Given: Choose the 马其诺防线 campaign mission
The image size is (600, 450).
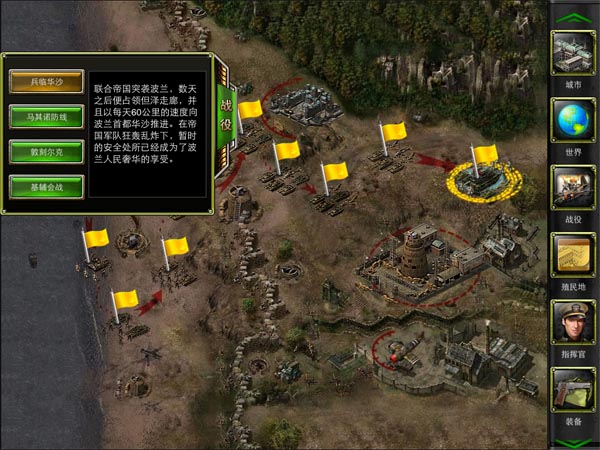Looking at the screenshot, I should pyautogui.click(x=46, y=116).
